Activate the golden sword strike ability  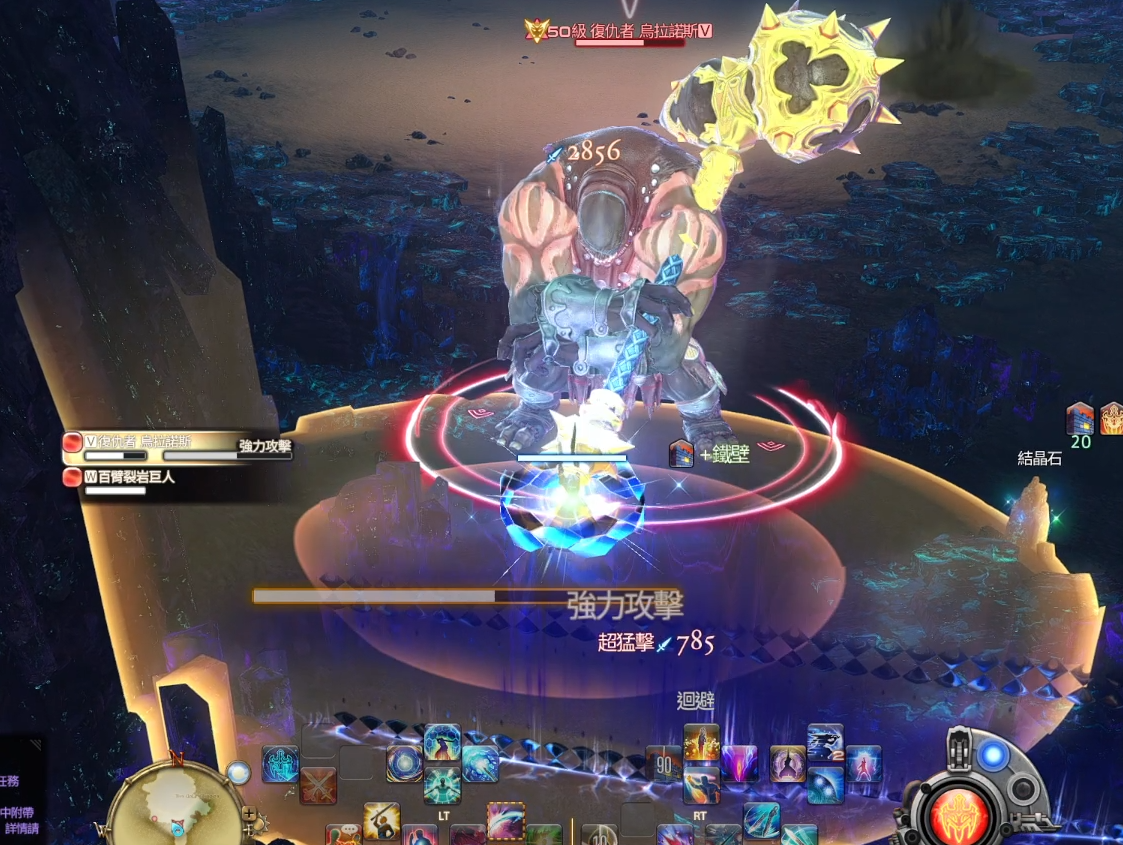click(382, 821)
